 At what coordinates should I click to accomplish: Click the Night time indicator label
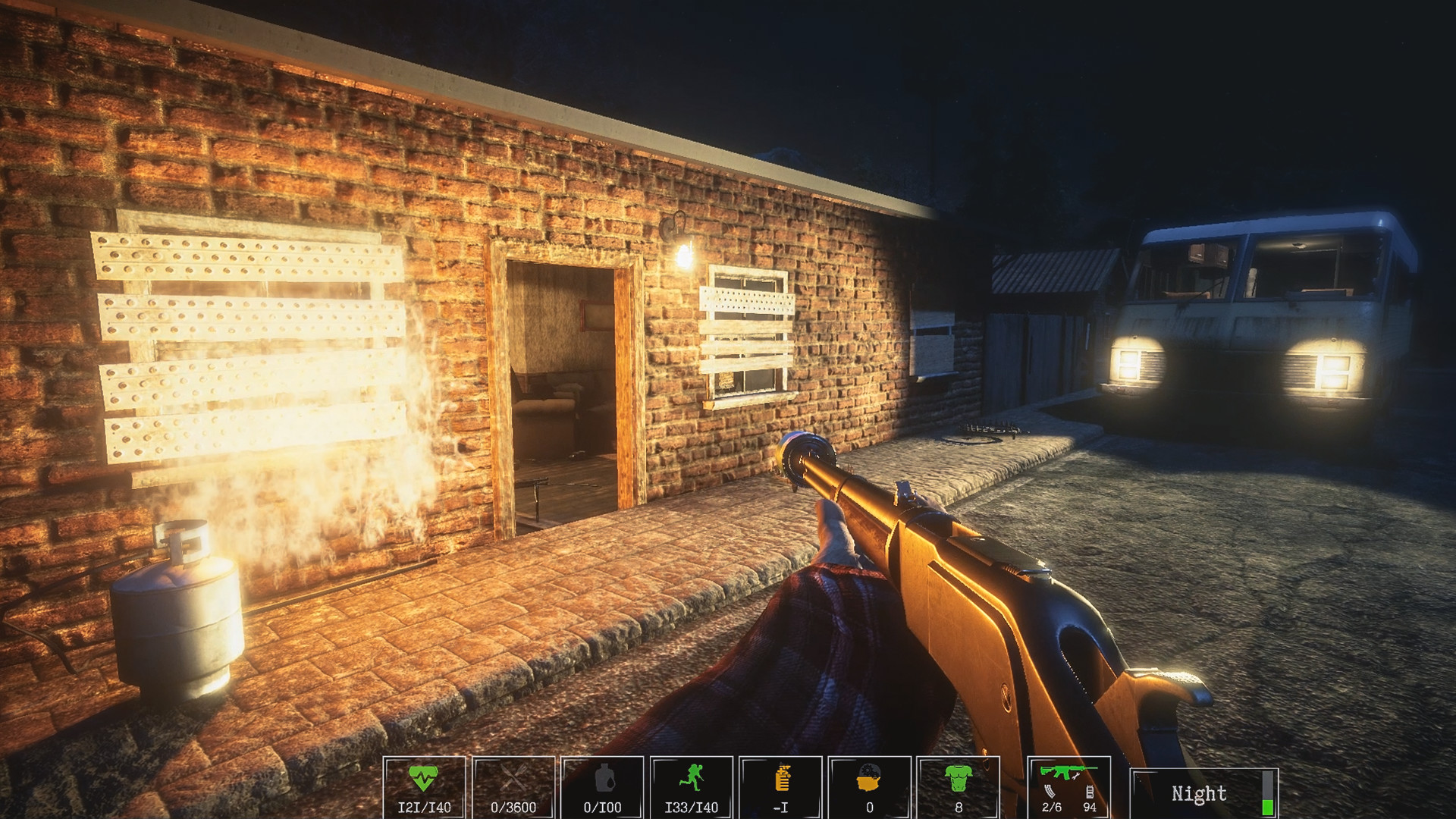pyautogui.click(x=1199, y=794)
